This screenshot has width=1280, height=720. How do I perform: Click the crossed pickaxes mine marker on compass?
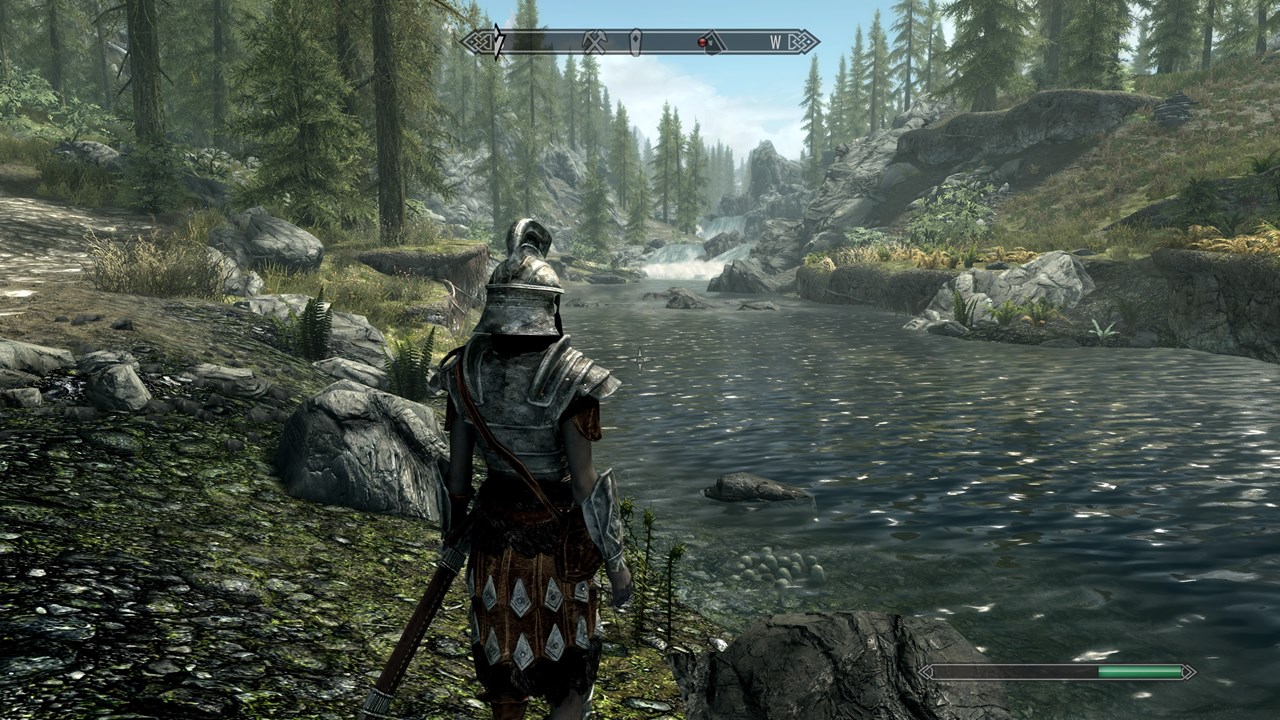[595, 42]
